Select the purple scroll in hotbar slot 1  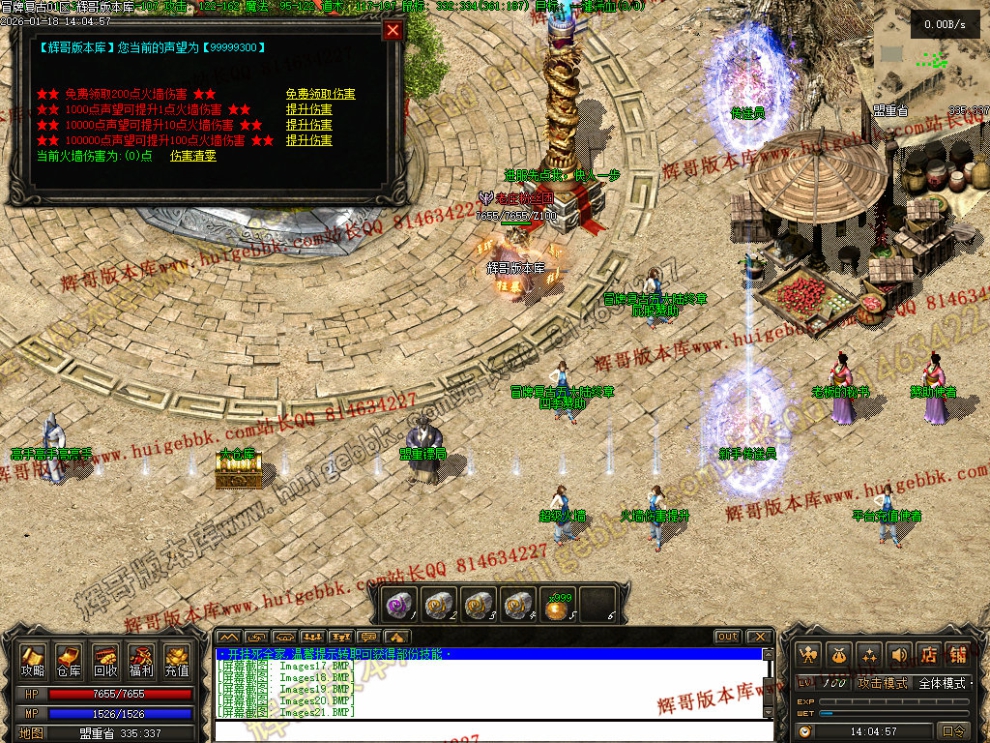[x=401, y=604]
